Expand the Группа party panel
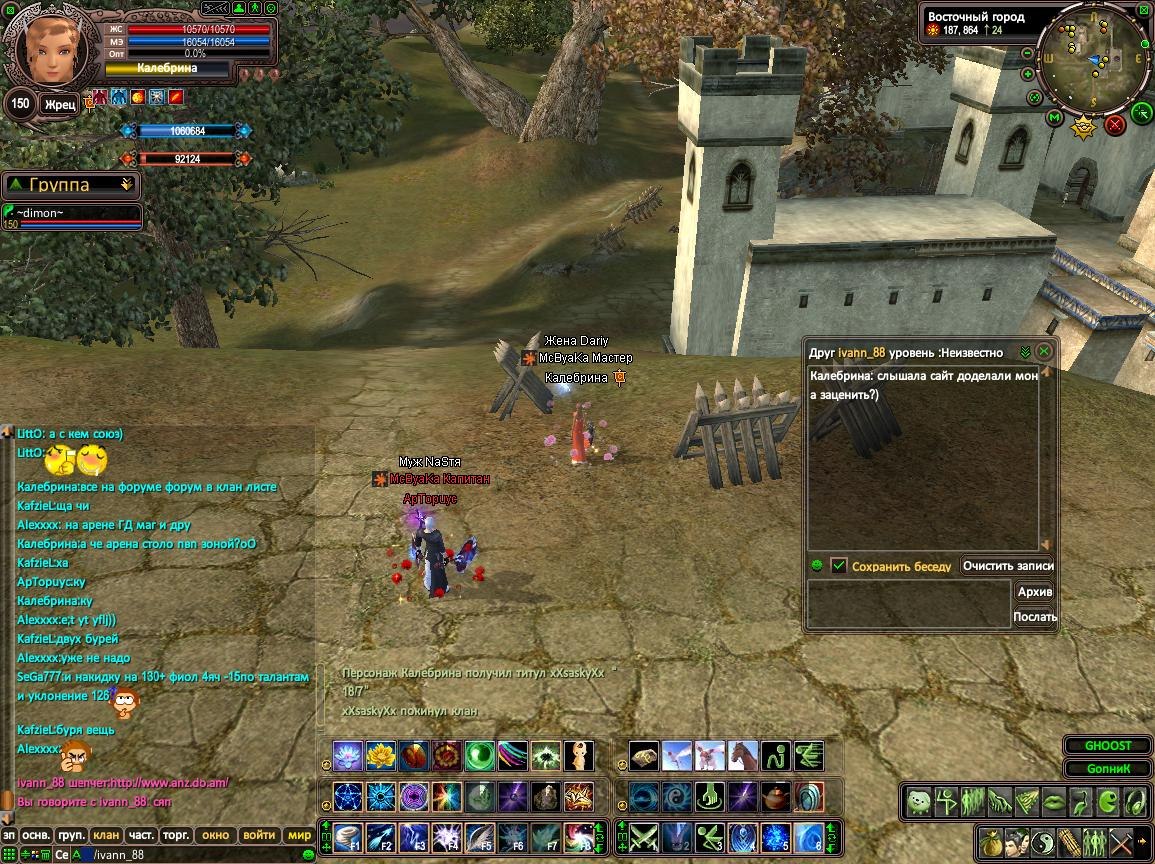Screen dimensions: 1155x864 tap(126, 185)
